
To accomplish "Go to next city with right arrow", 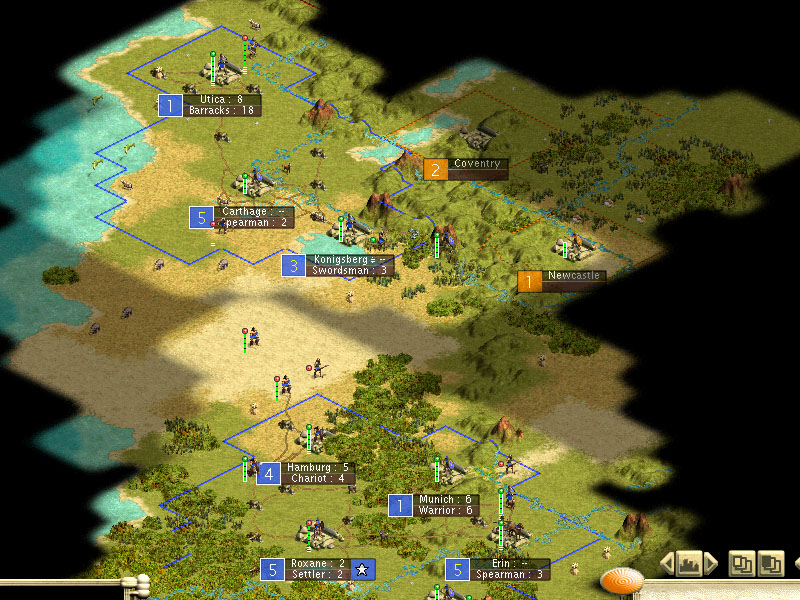I will 711,564.
